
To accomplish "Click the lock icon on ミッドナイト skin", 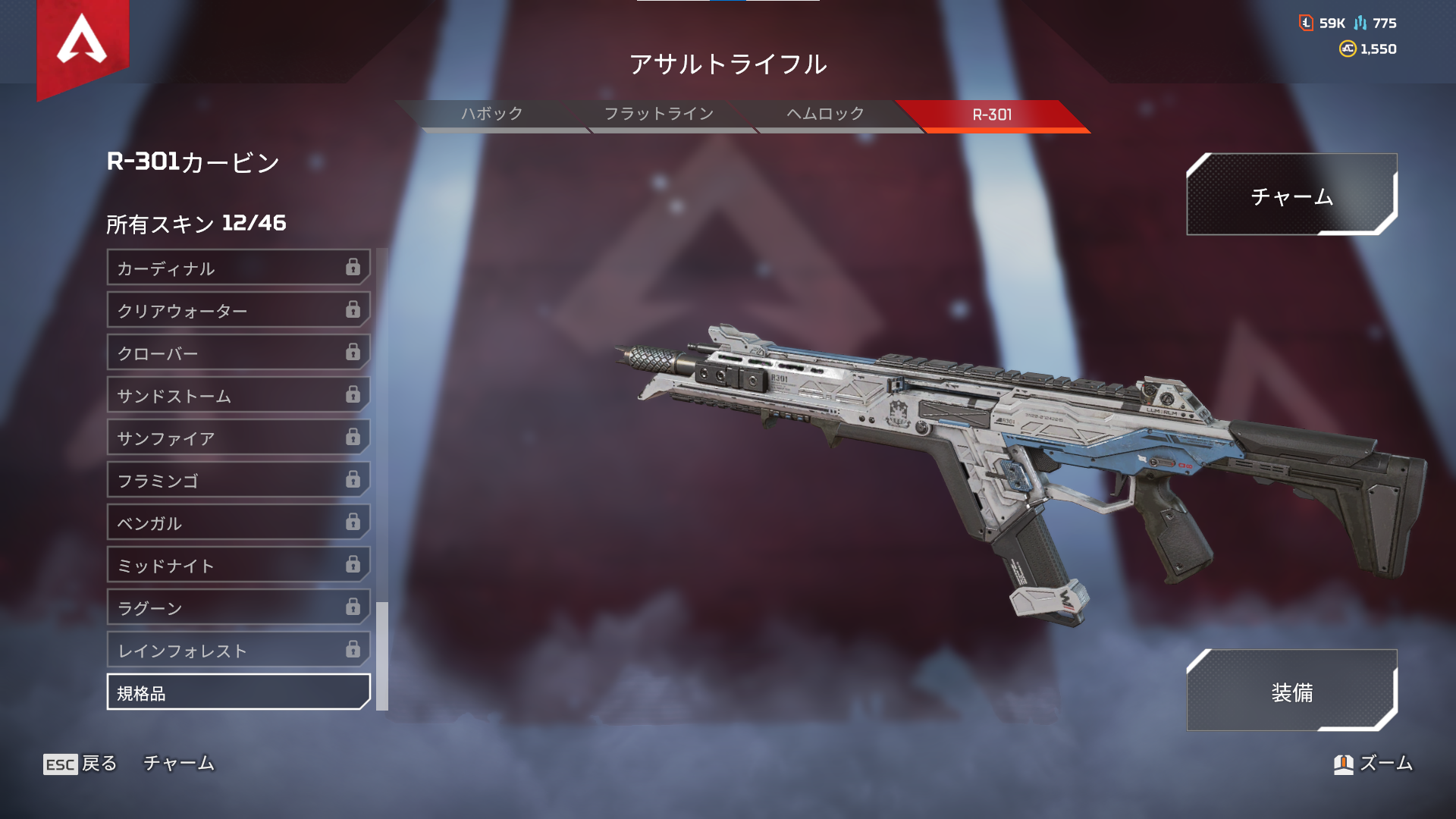I will (x=352, y=565).
